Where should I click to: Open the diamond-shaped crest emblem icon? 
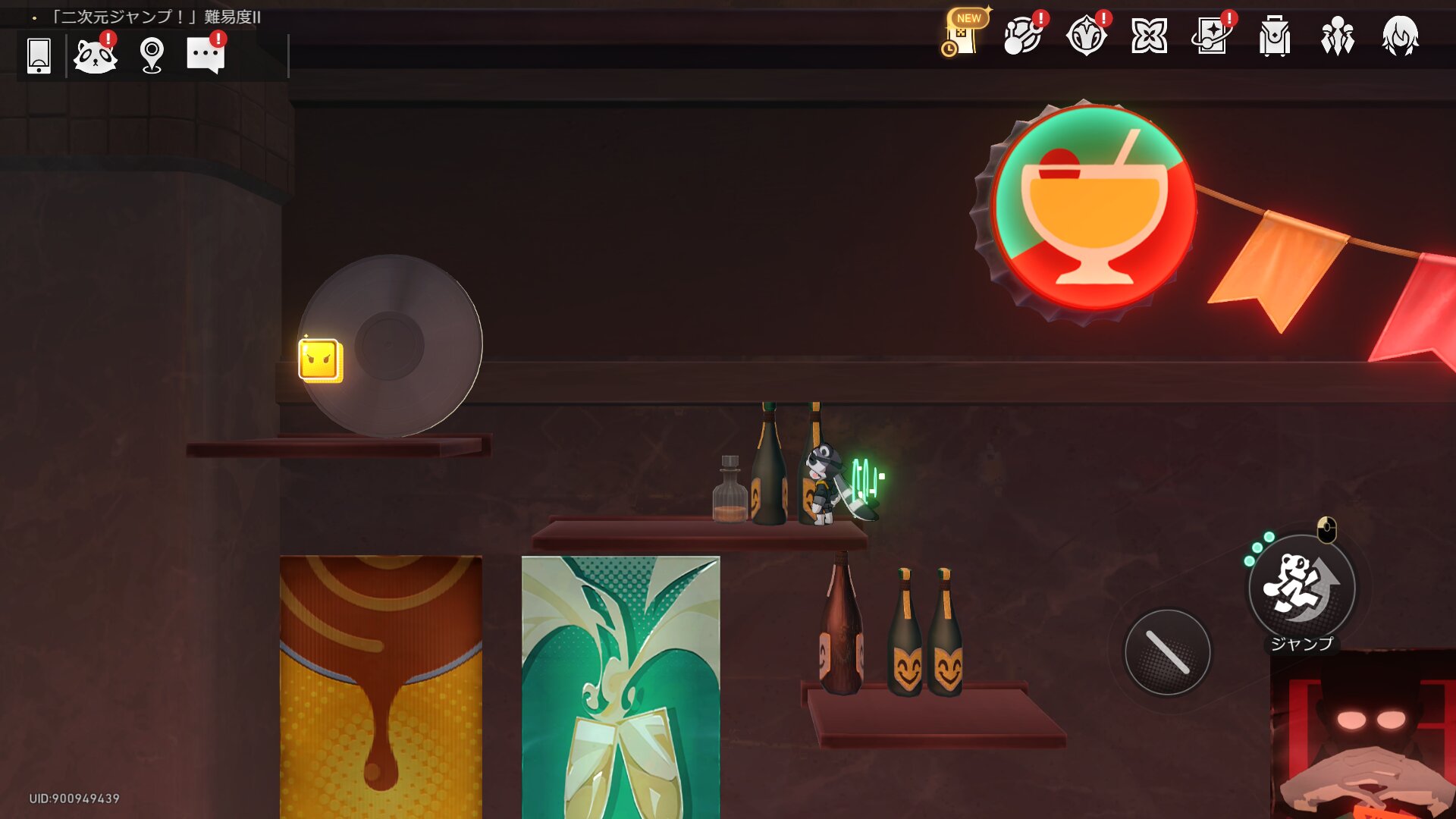click(x=1086, y=36)
